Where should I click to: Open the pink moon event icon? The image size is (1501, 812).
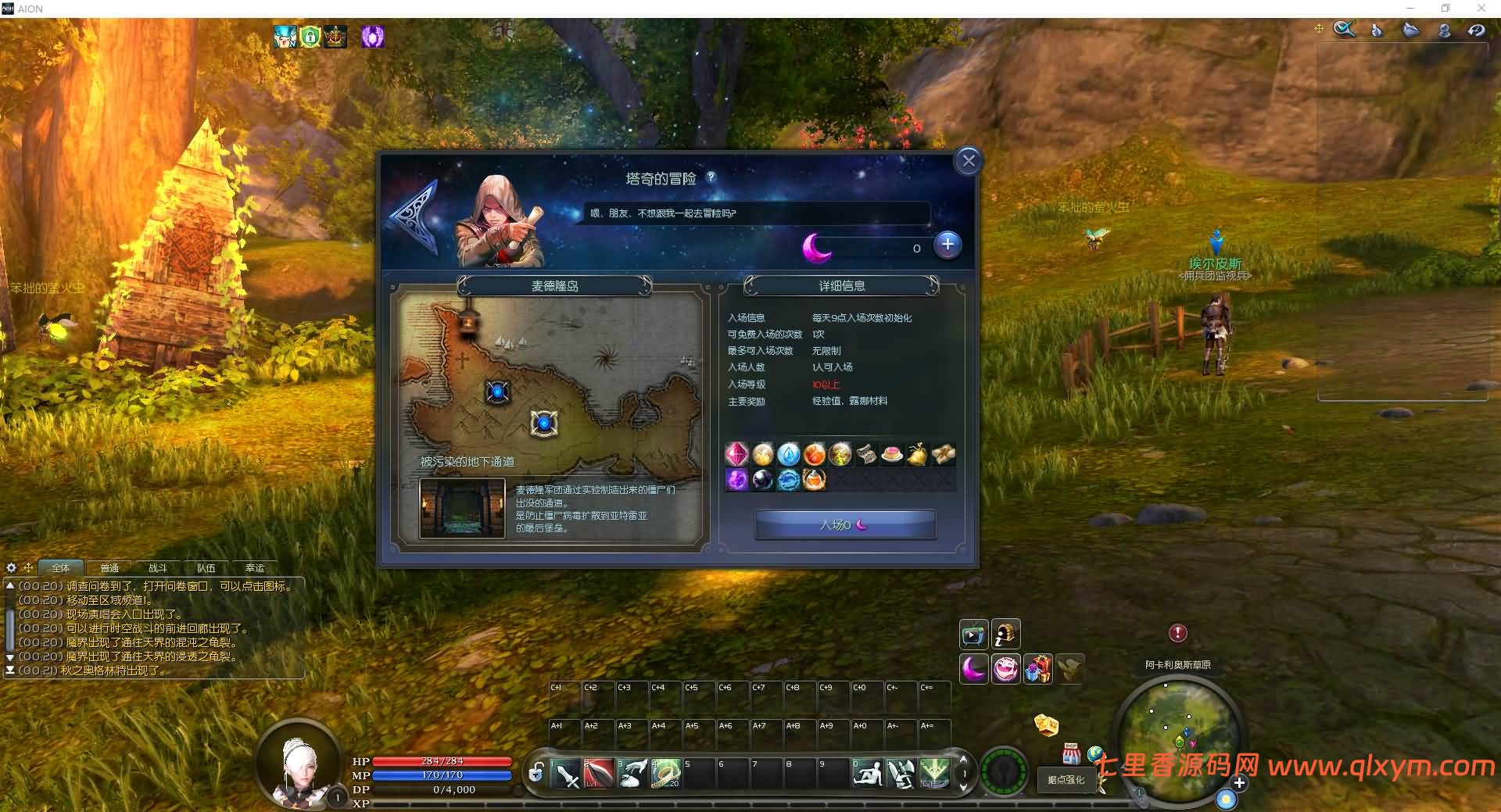974,670
